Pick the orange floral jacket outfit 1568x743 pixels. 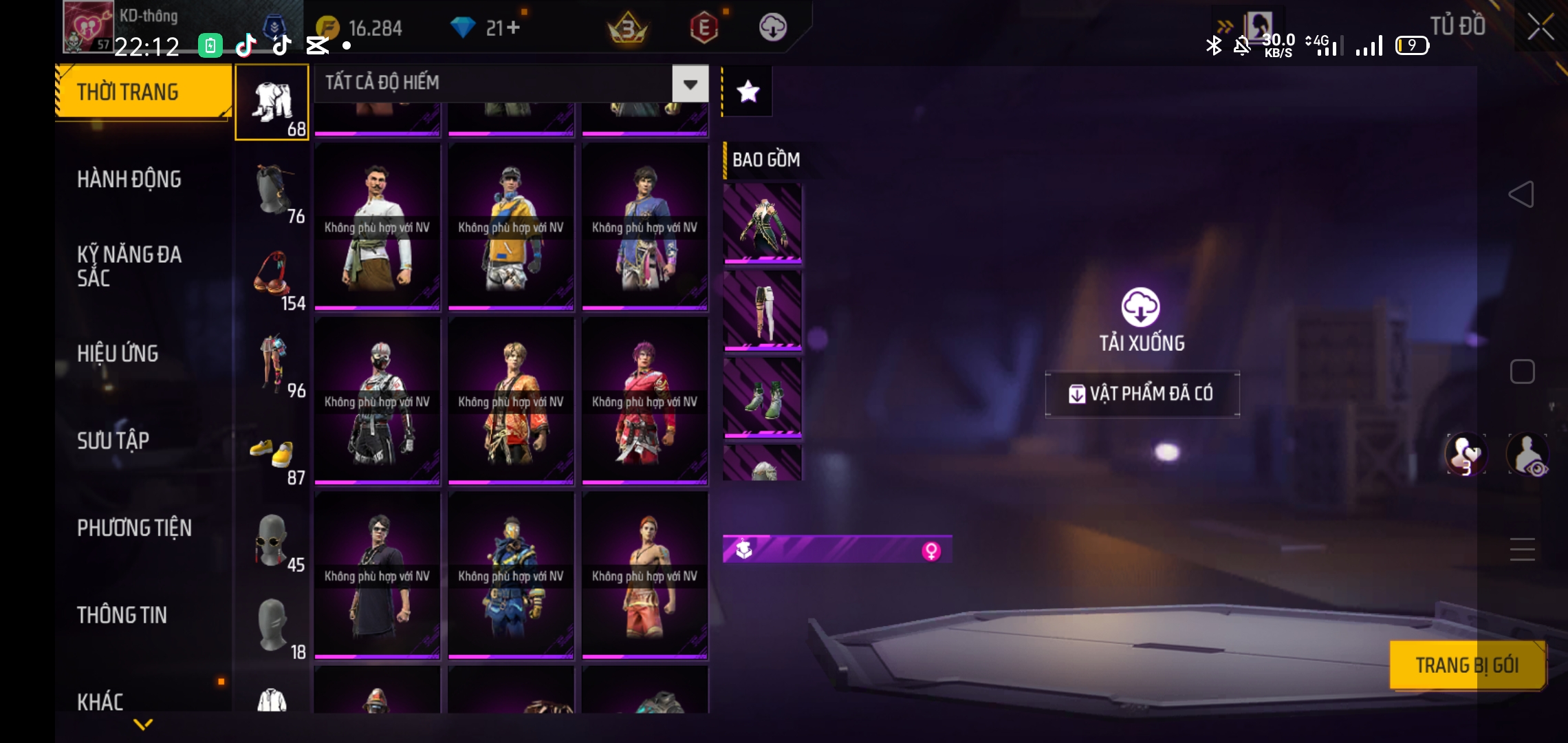pos(511,401)
